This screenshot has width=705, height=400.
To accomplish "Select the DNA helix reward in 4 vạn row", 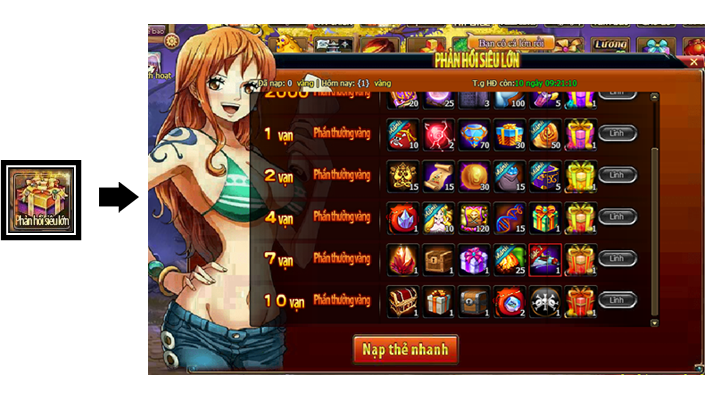I will [509, 217].
